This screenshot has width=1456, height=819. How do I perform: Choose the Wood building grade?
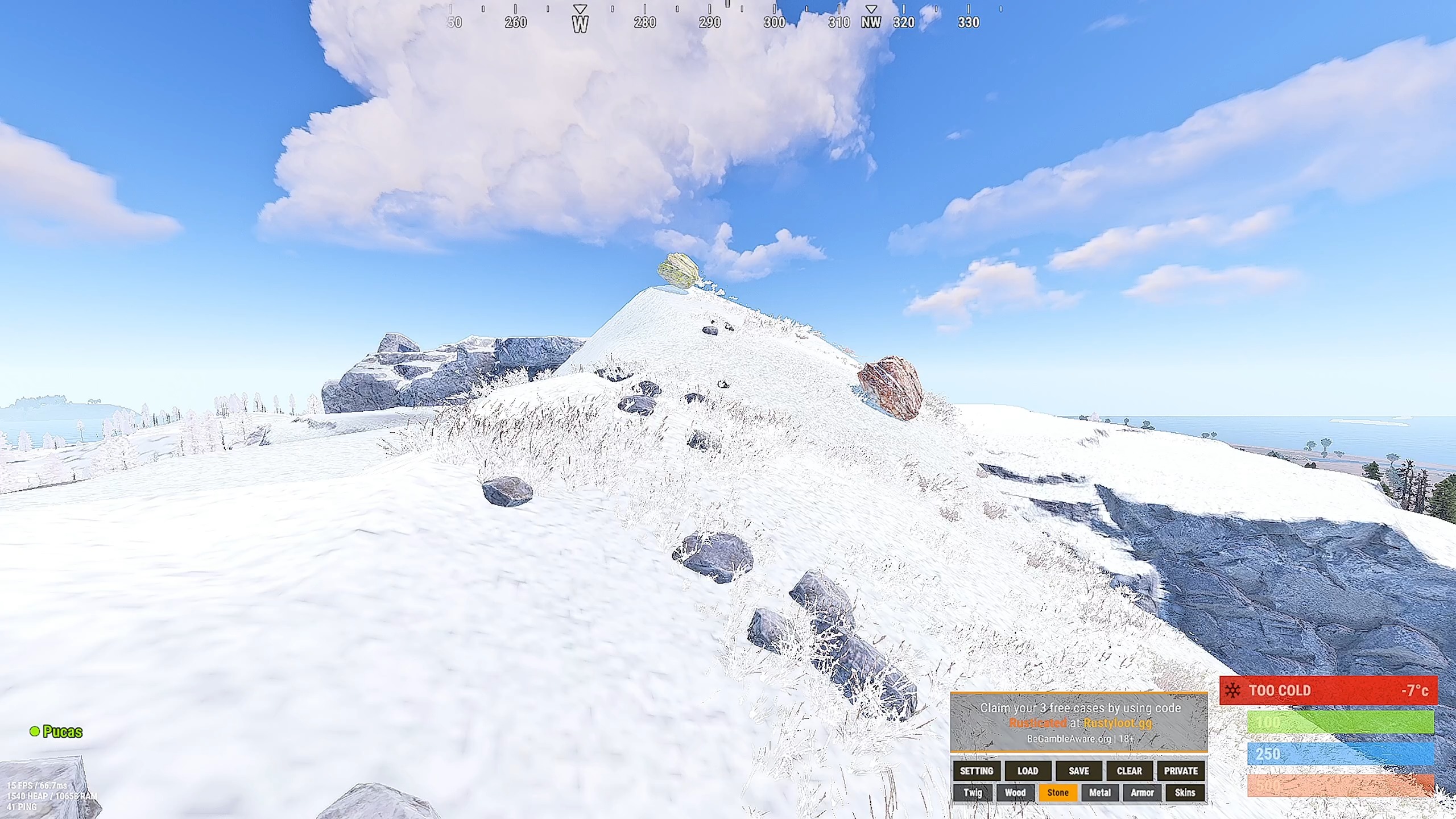coord(1015,792)
